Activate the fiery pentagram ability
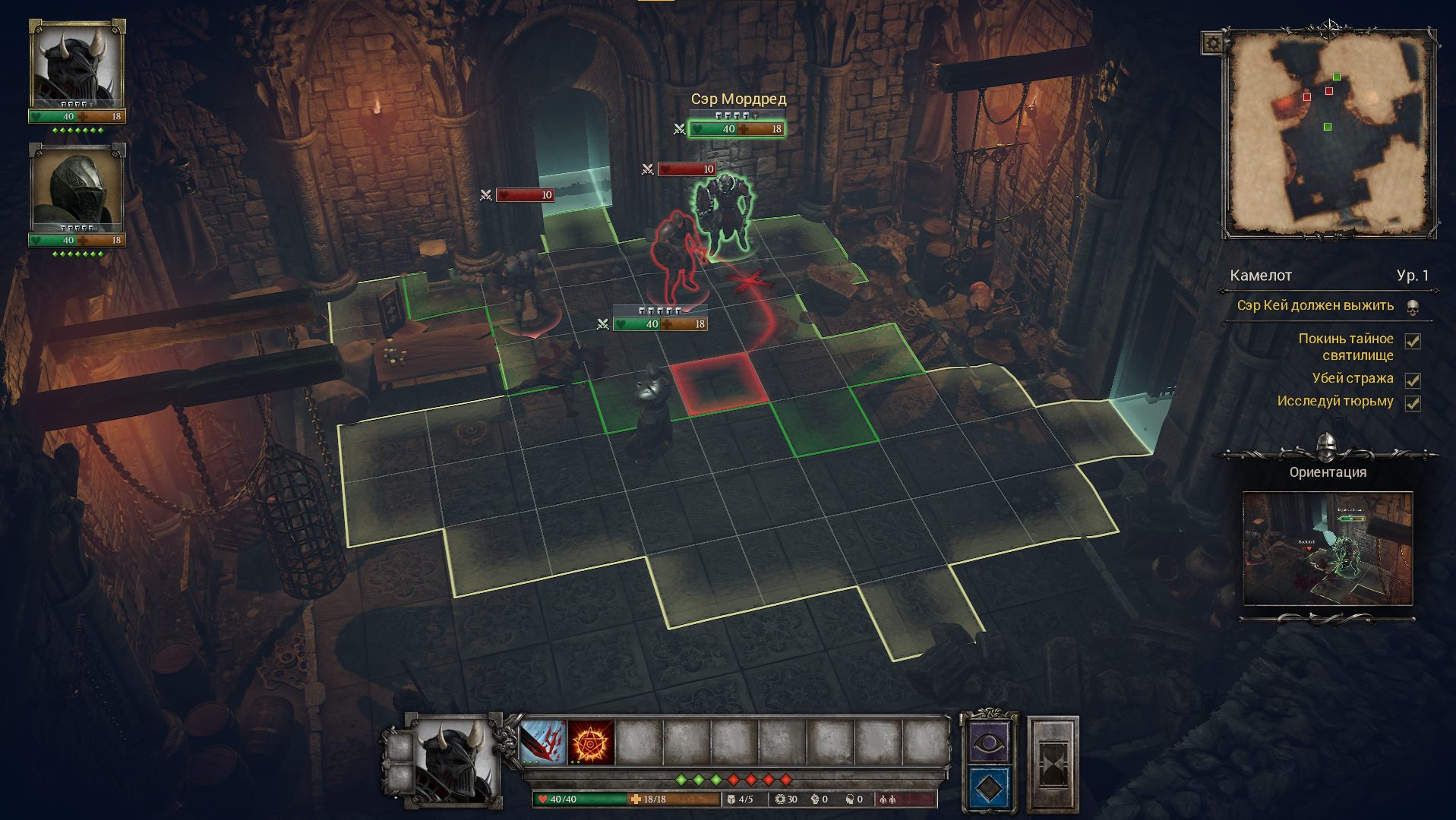Screen dimensions: 1456x820 tap(591, 742)
